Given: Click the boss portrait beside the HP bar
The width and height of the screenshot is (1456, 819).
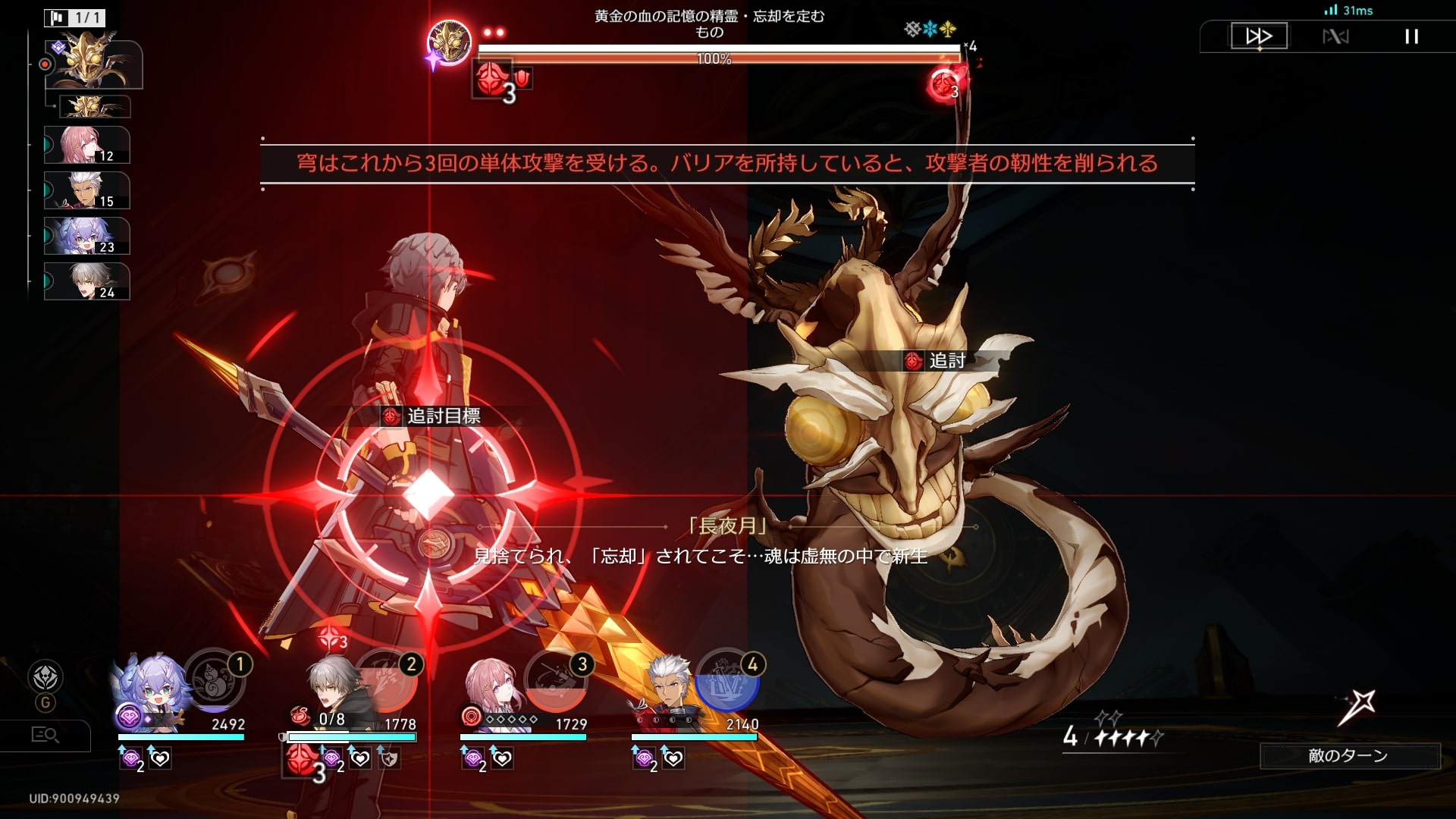Looking at the screenshot, I should 449,42.
